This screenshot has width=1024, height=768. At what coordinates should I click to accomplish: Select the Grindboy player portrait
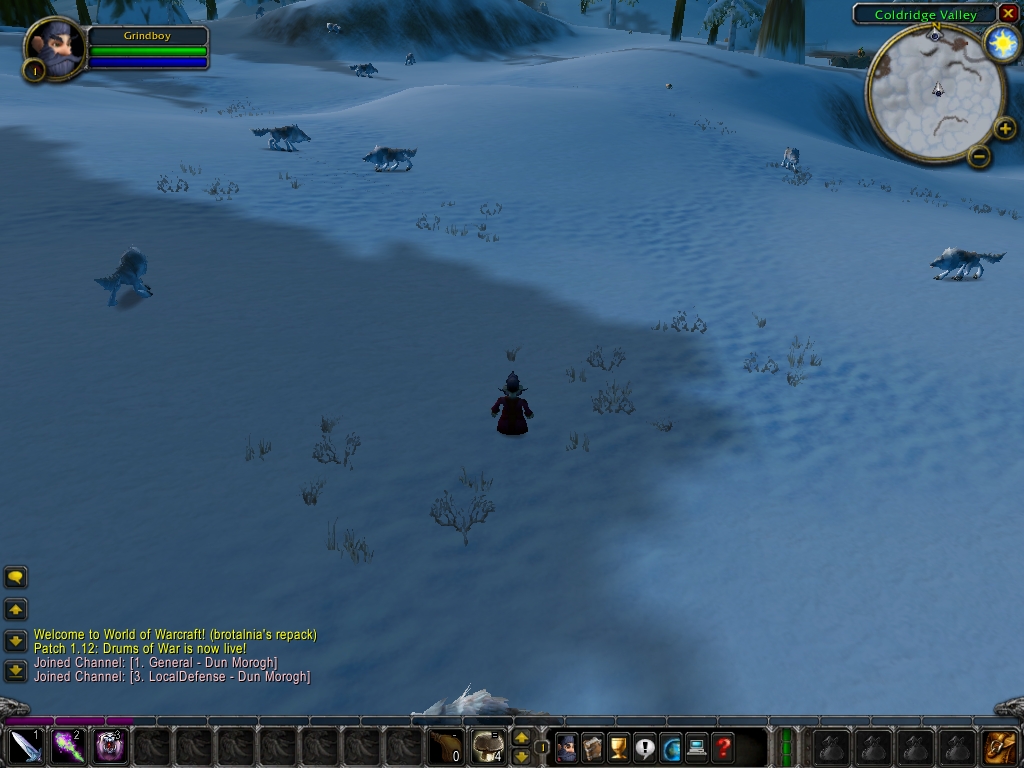[56, 48]
